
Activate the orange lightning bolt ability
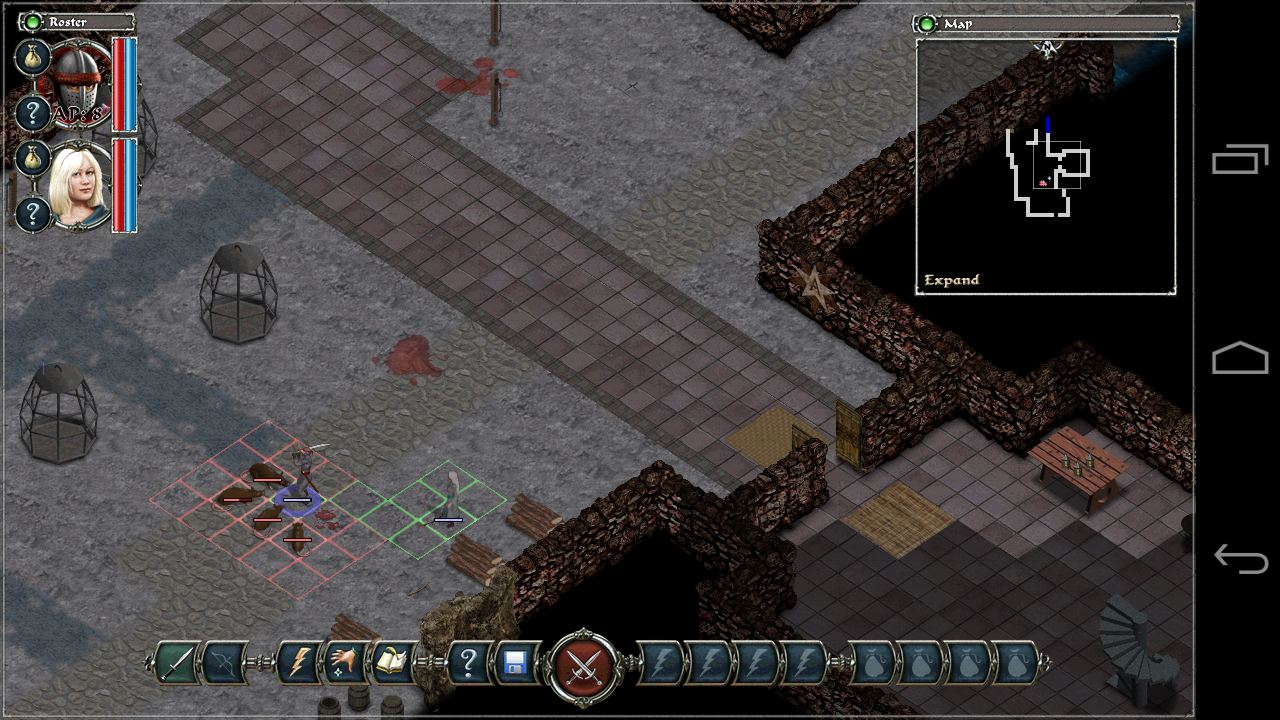coord(299,663)
